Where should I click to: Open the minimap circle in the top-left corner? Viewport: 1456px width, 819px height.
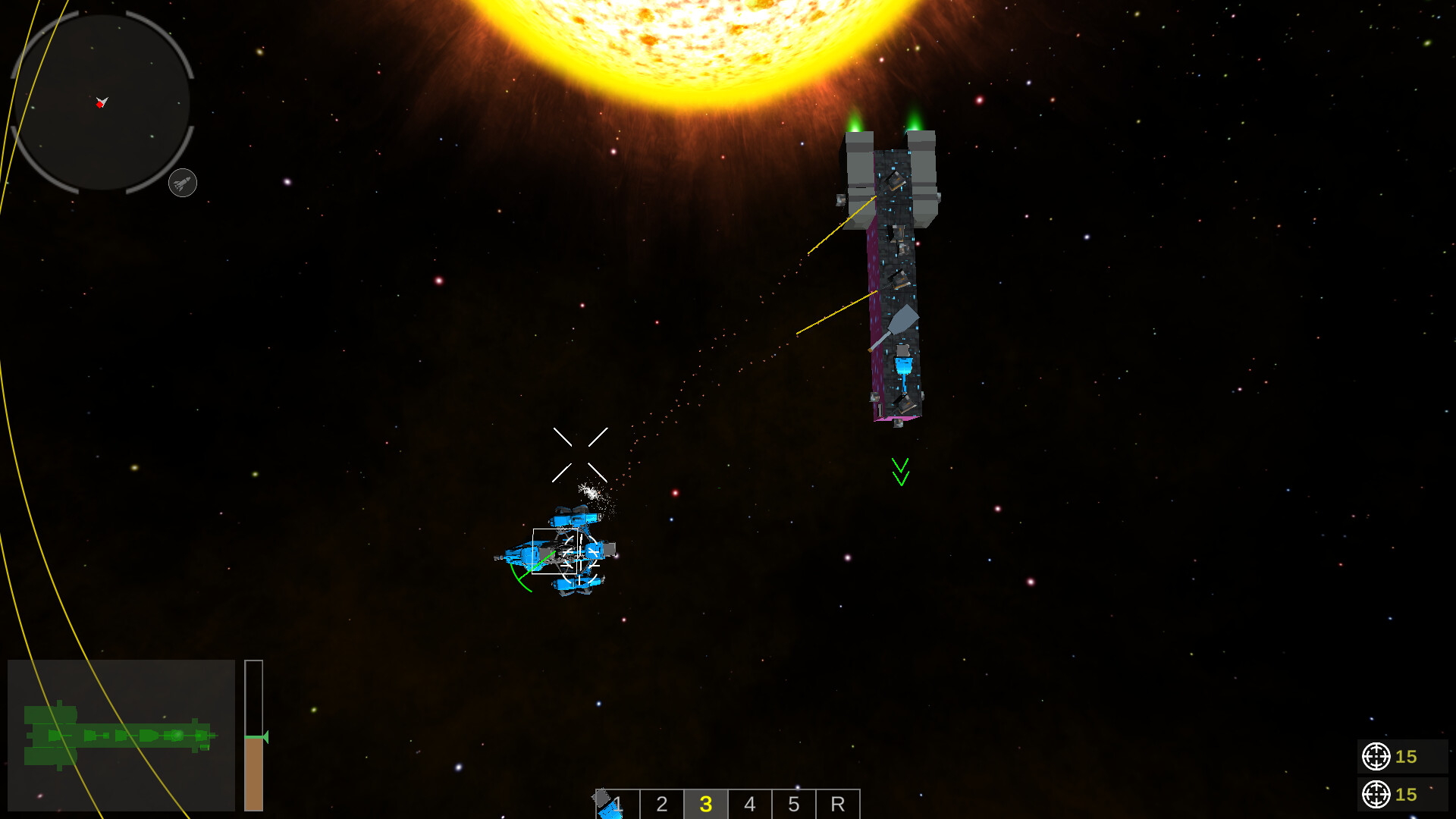(102, 104)
